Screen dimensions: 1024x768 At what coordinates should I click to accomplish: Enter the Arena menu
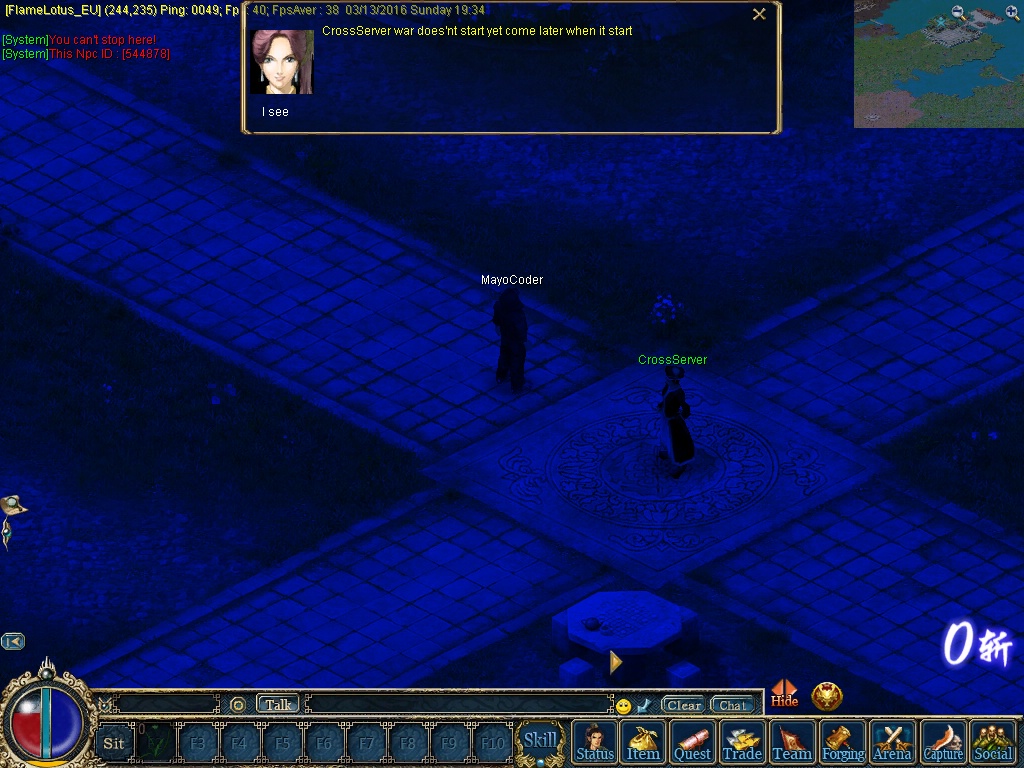(x=892, y=742)
